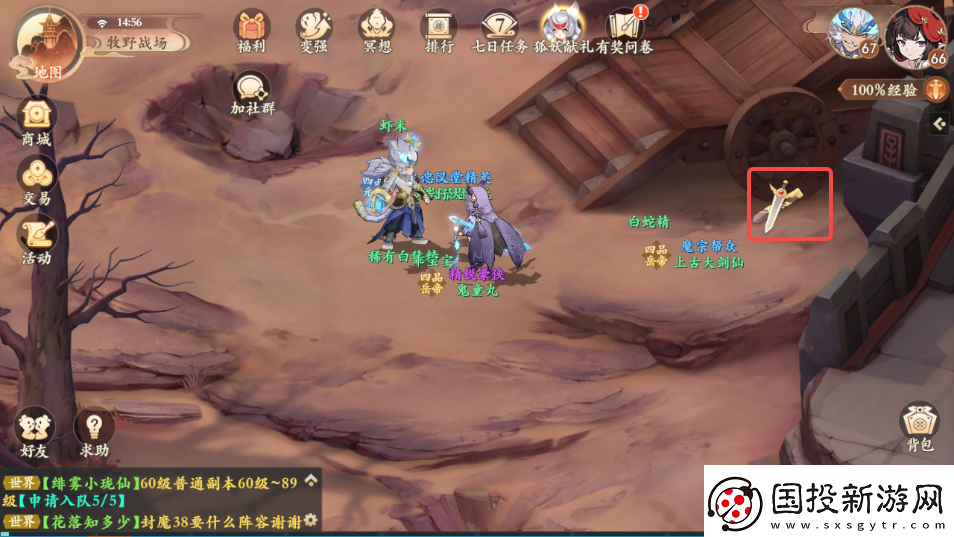This screenshot has height=537, width=954.
Task: Click the 100%经验 experience bonus button
Action: pyautogui.click(x=894, y=90)
